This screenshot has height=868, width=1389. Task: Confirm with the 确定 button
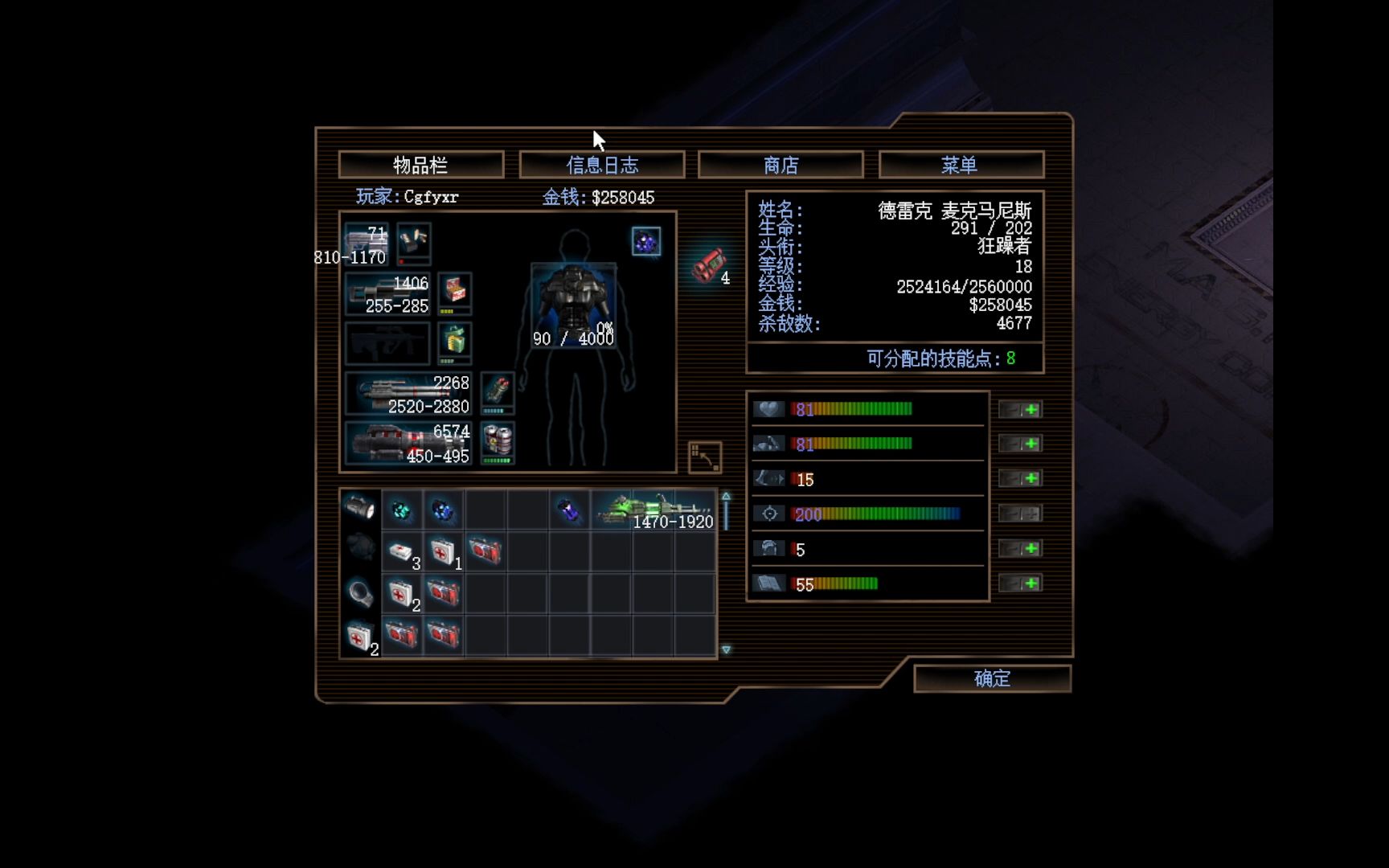pyautogui.click(x=992, y=679)
